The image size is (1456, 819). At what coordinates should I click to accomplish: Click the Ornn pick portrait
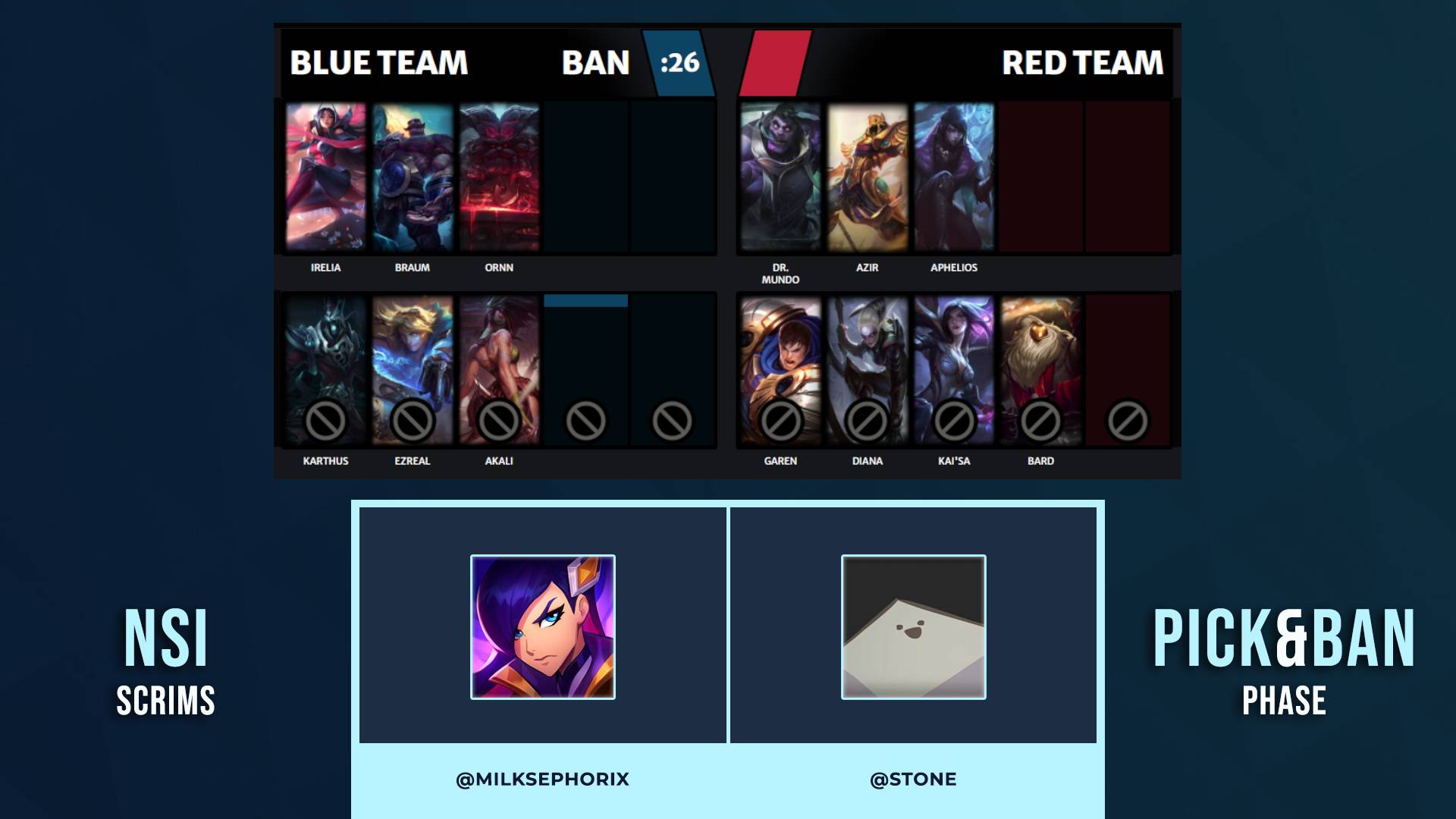click(499, 177)
